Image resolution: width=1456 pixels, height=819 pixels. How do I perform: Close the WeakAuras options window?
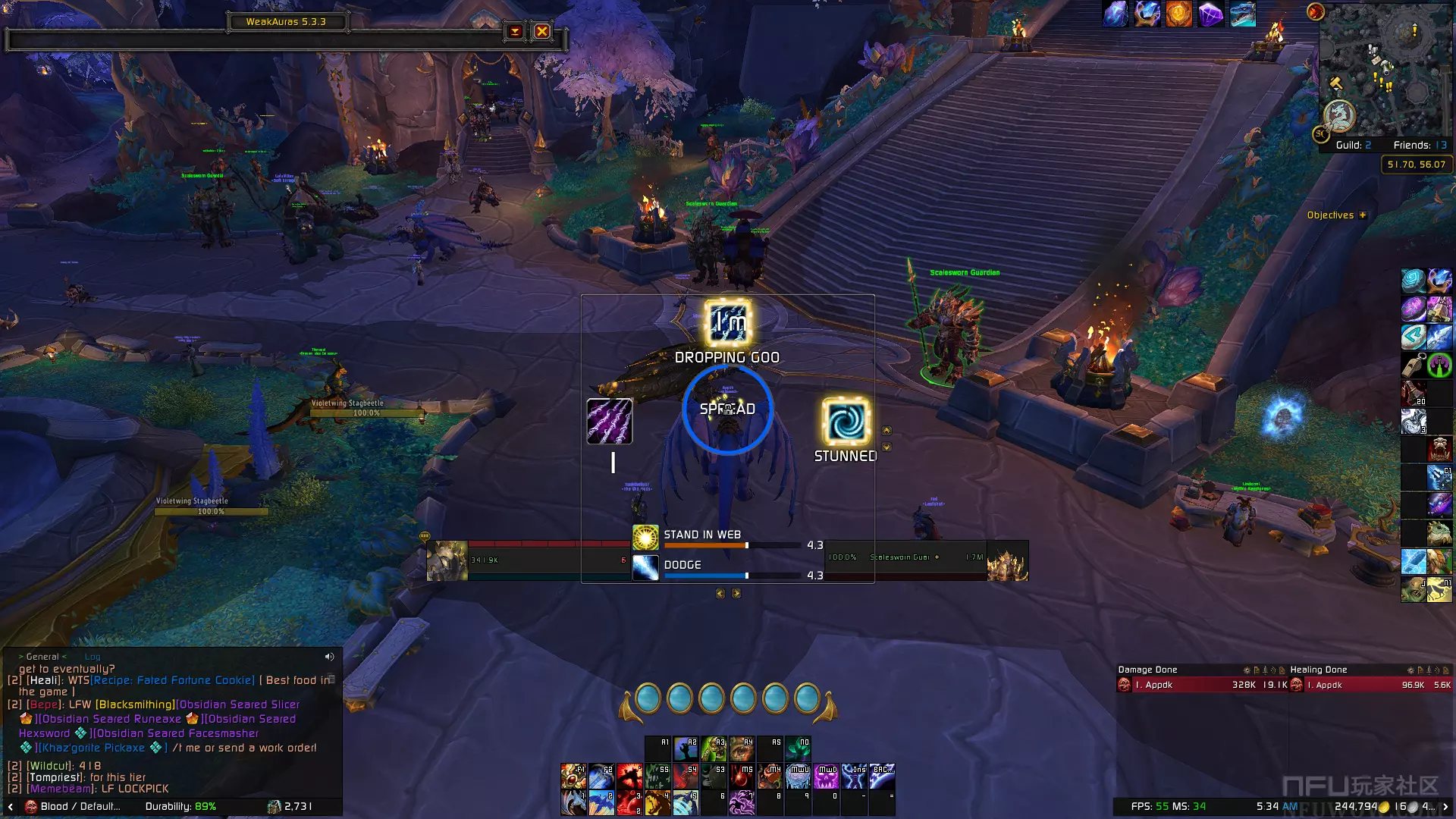tap(541, 31)
